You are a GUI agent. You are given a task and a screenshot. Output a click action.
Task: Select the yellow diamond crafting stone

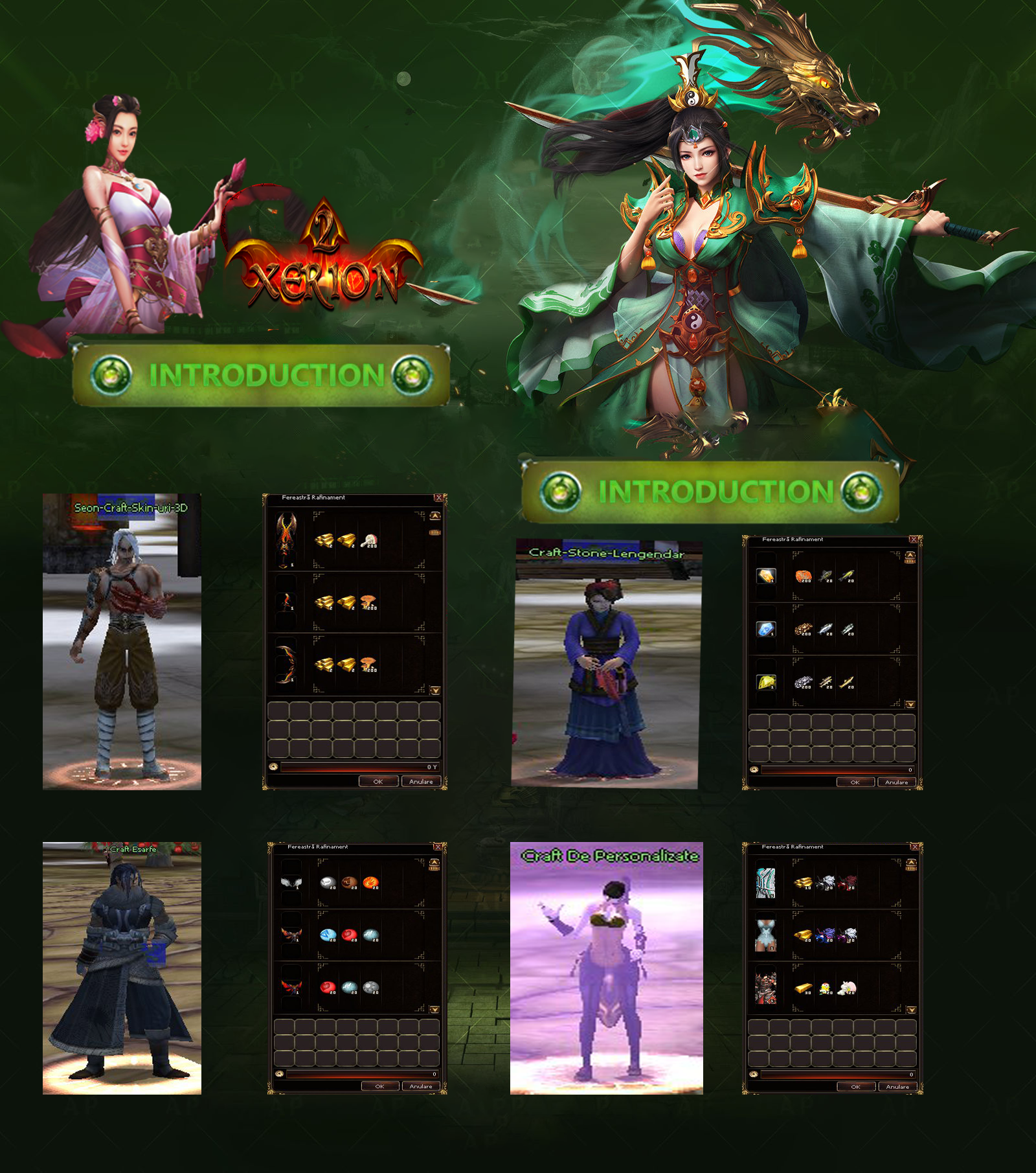coord(767,683)
